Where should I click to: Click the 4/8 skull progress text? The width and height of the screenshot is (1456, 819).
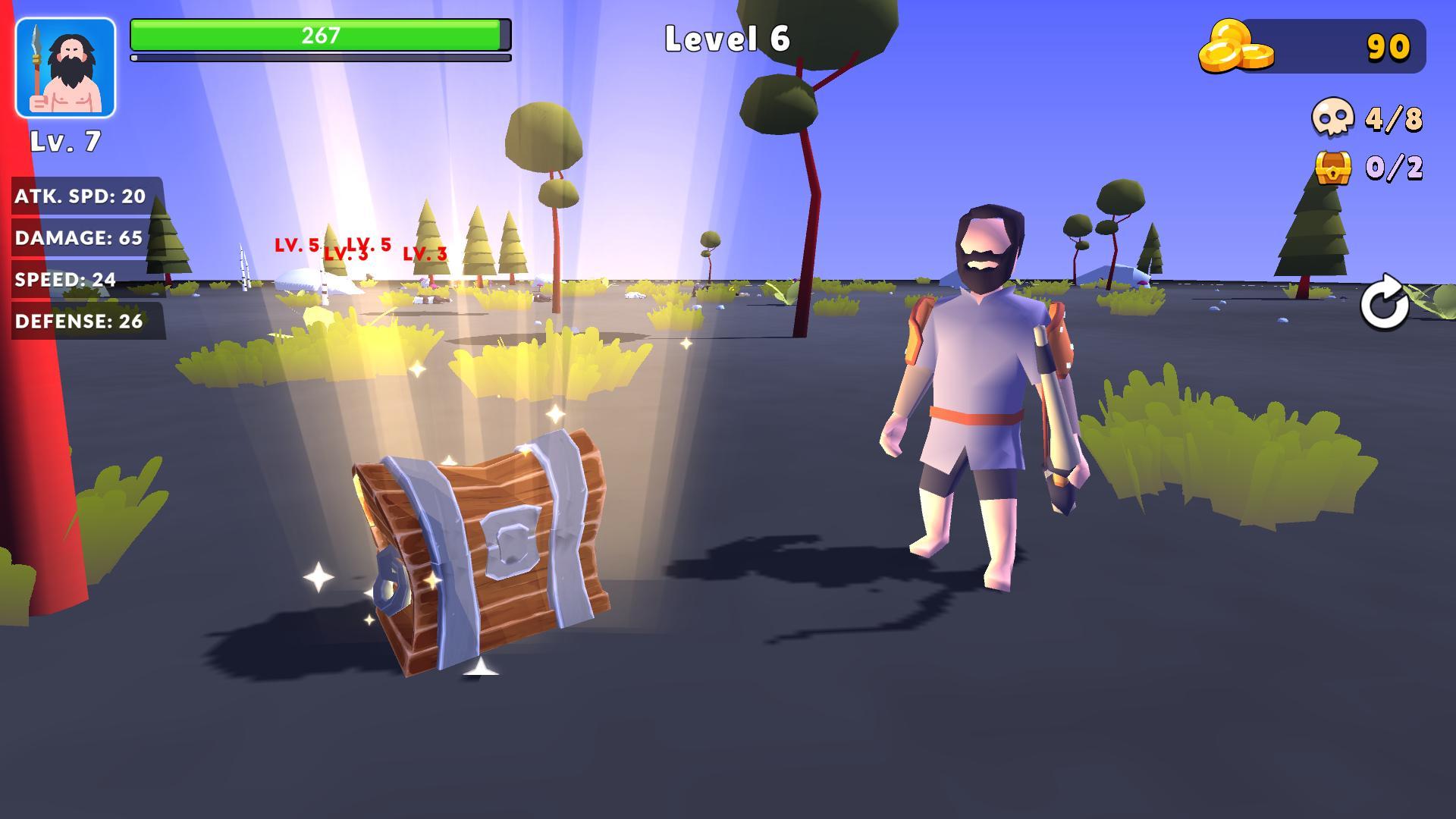click(1393, 118)
